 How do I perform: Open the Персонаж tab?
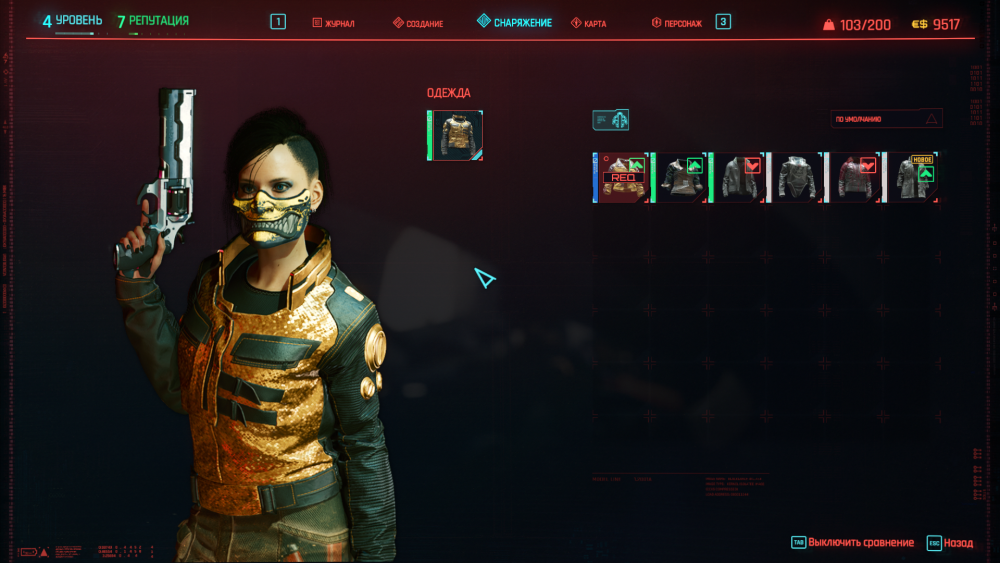click(679, 23)
